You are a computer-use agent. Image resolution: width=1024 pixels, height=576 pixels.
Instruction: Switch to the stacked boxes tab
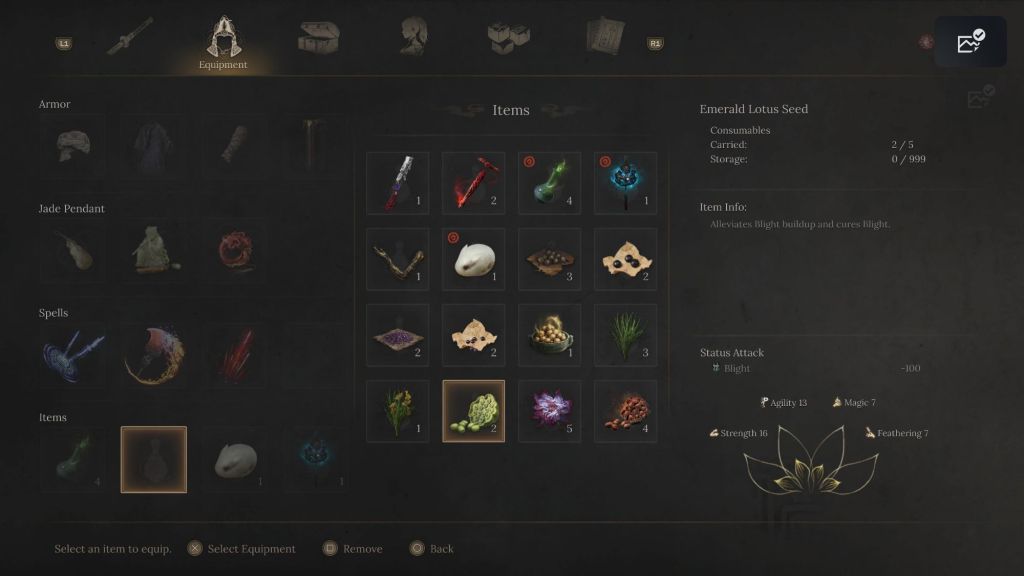tap(508, 38)
